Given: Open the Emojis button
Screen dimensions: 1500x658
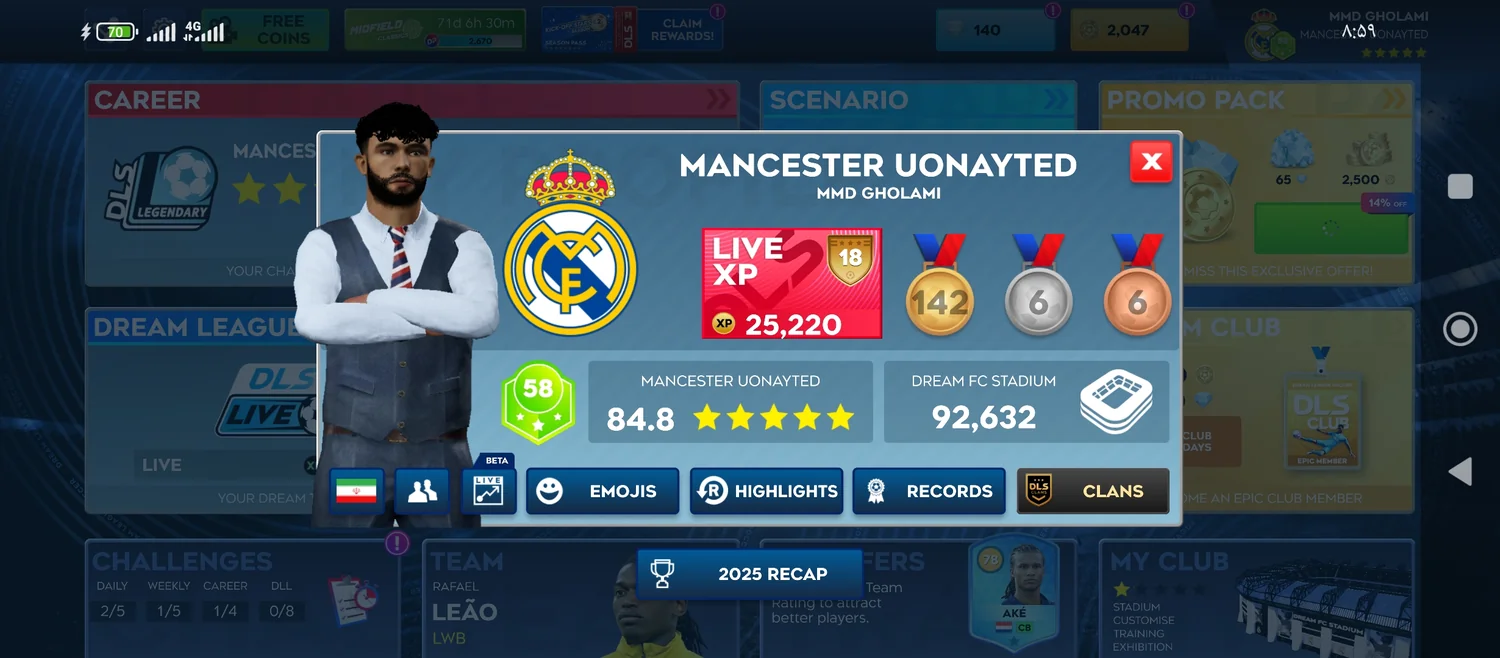Looking at the screenshot, I should [x=602, y=491].
